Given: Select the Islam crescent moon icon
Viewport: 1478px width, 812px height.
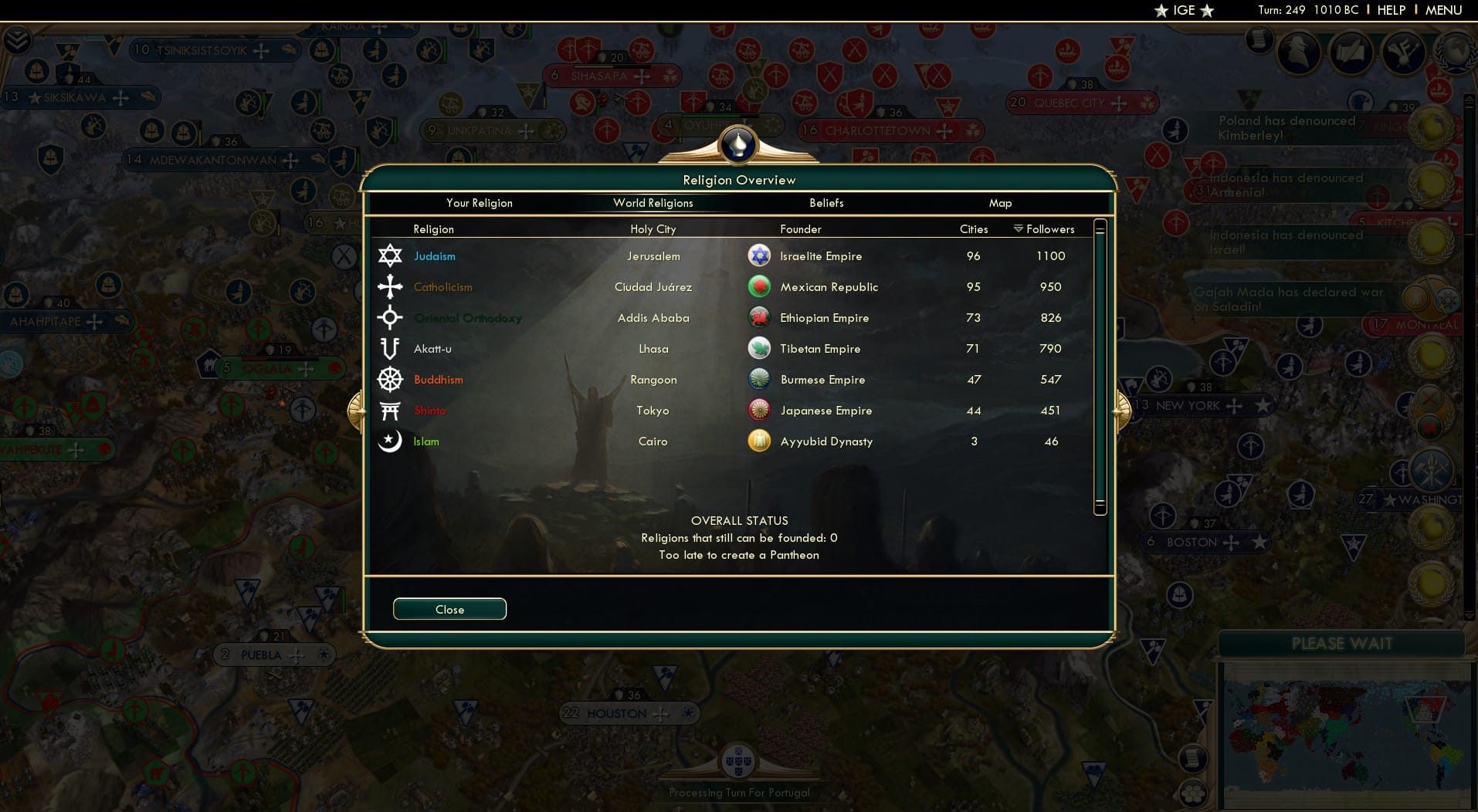Looking at the screenshot, I should pos(390,441).
